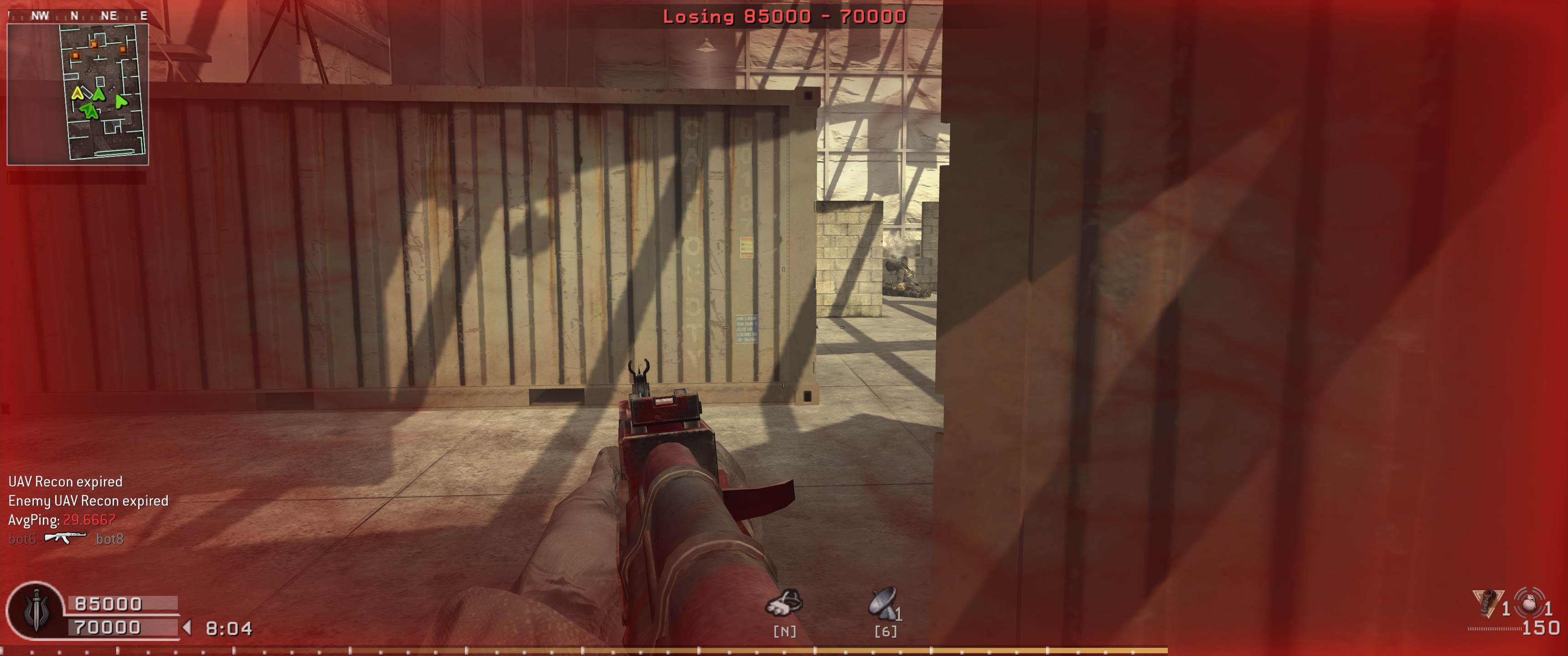The height and width of the screenshot is (656, 1568).
Task: Click the minimap in the corner
Action: coord(78,94)
